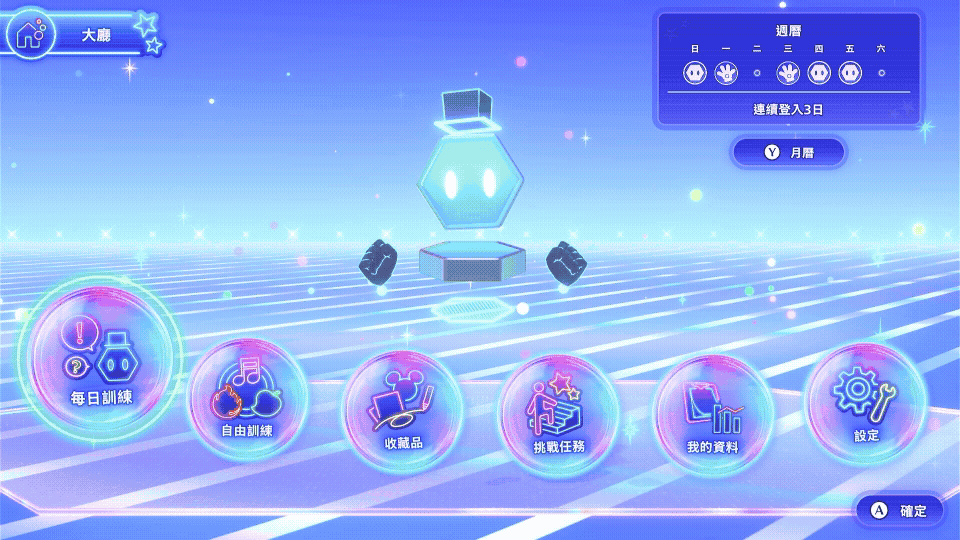Screen dimensions: 960x540
Task: Choose the 挑戰任務 challenge missions bubble
Action: (559, 413)
